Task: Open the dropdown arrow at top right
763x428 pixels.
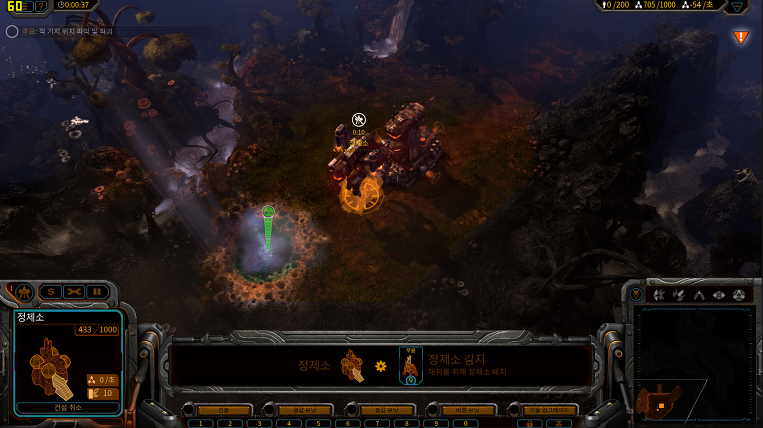Action: pyautogui.click(x=737, y=6)
